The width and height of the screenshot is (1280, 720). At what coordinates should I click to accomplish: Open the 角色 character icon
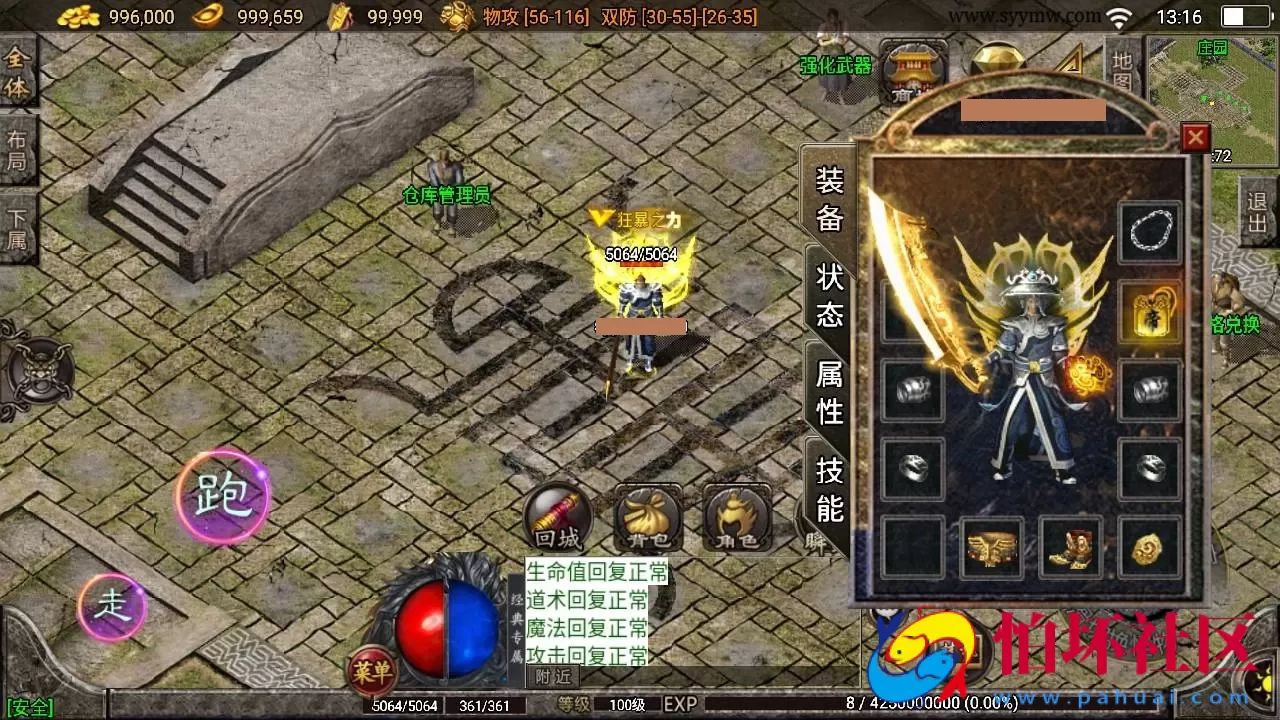click(x=735, y=518)
